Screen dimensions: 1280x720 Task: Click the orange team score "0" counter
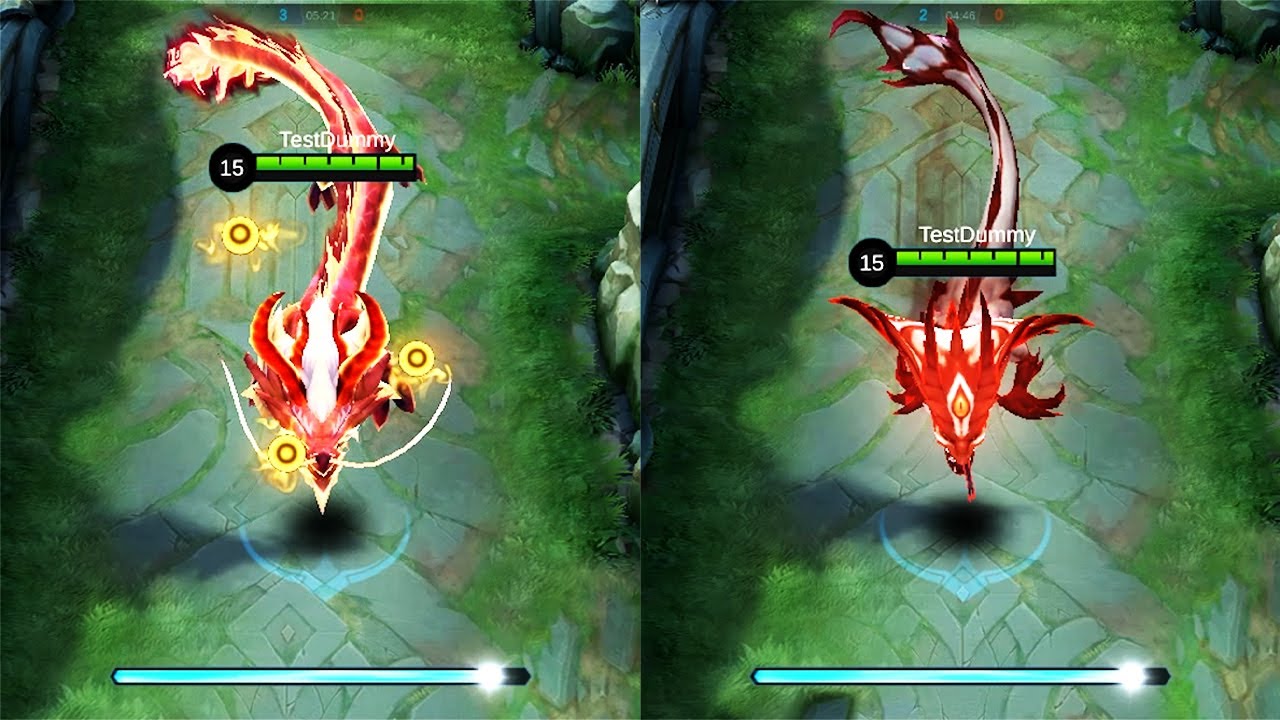click(359, 14)
